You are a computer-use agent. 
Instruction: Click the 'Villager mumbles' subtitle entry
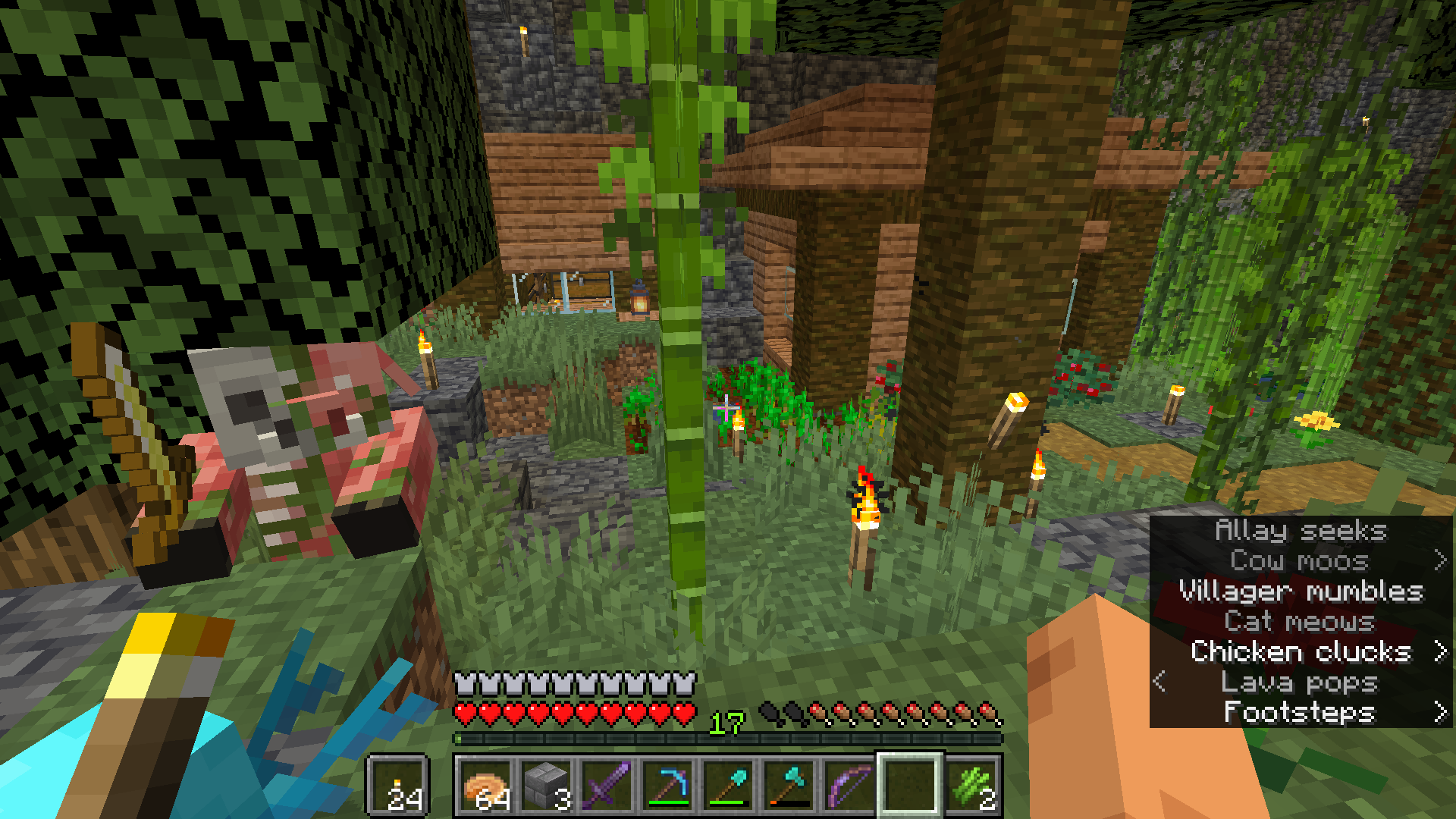click(1300, 591)
